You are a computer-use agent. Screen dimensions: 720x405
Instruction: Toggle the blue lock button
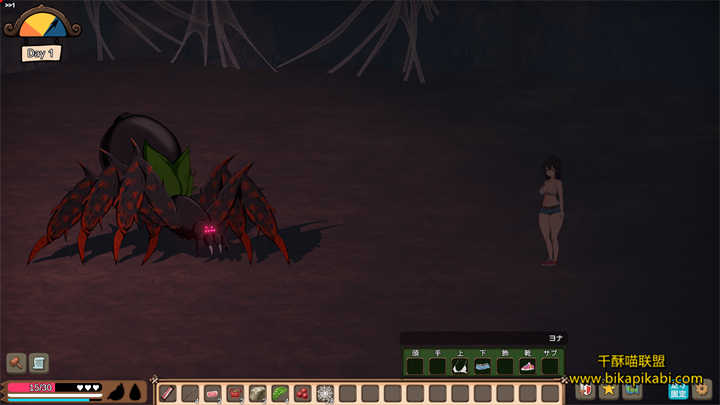point(677,388)
